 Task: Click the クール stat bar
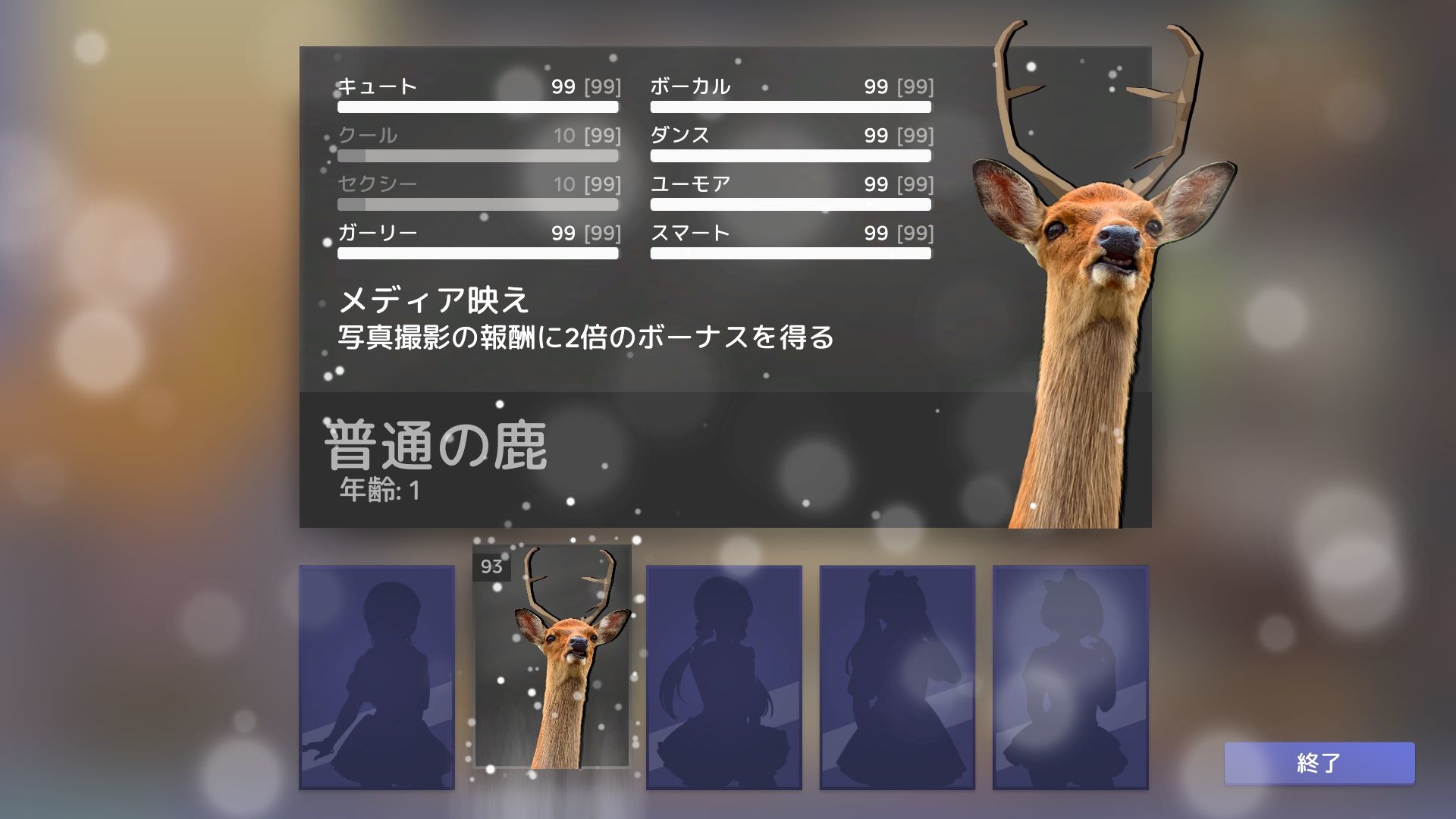coord(478,156)
